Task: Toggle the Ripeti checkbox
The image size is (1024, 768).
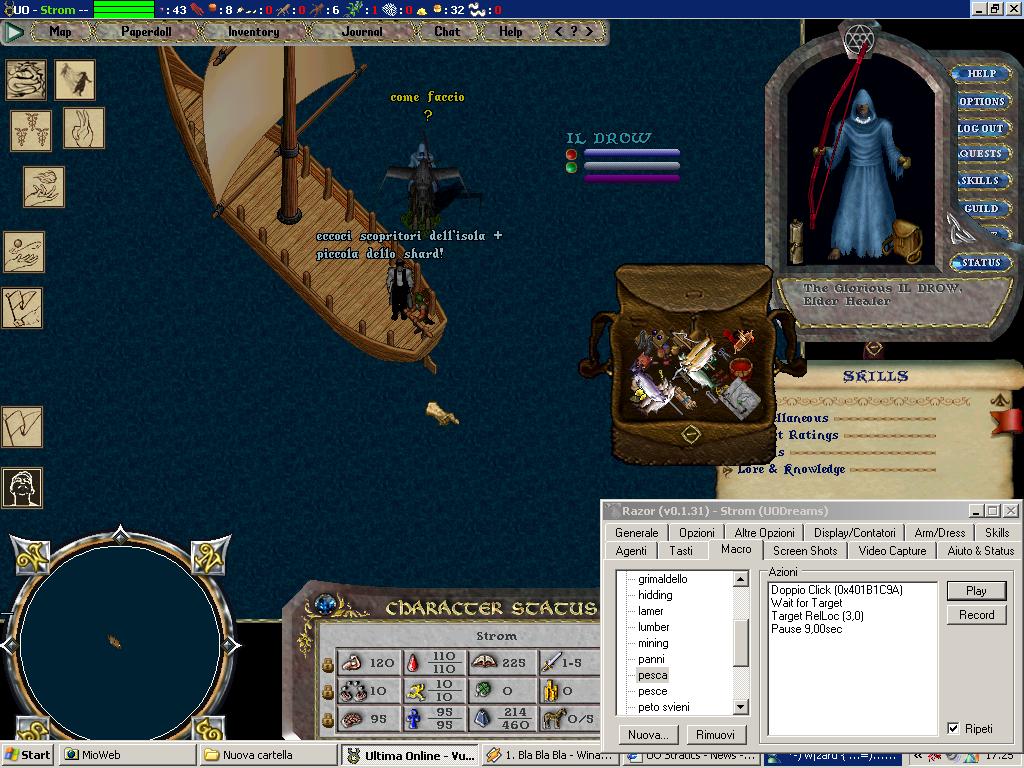Action: coord(953,729)
